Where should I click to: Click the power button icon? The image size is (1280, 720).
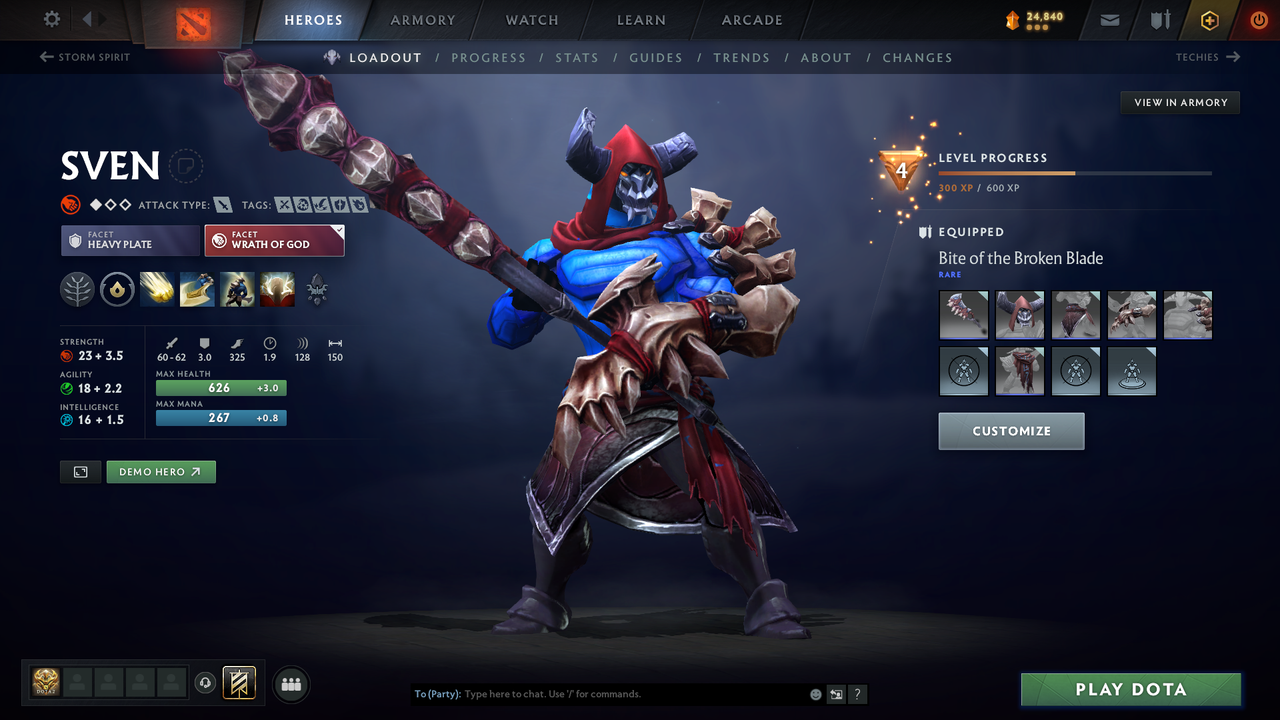coord(1258,19)
